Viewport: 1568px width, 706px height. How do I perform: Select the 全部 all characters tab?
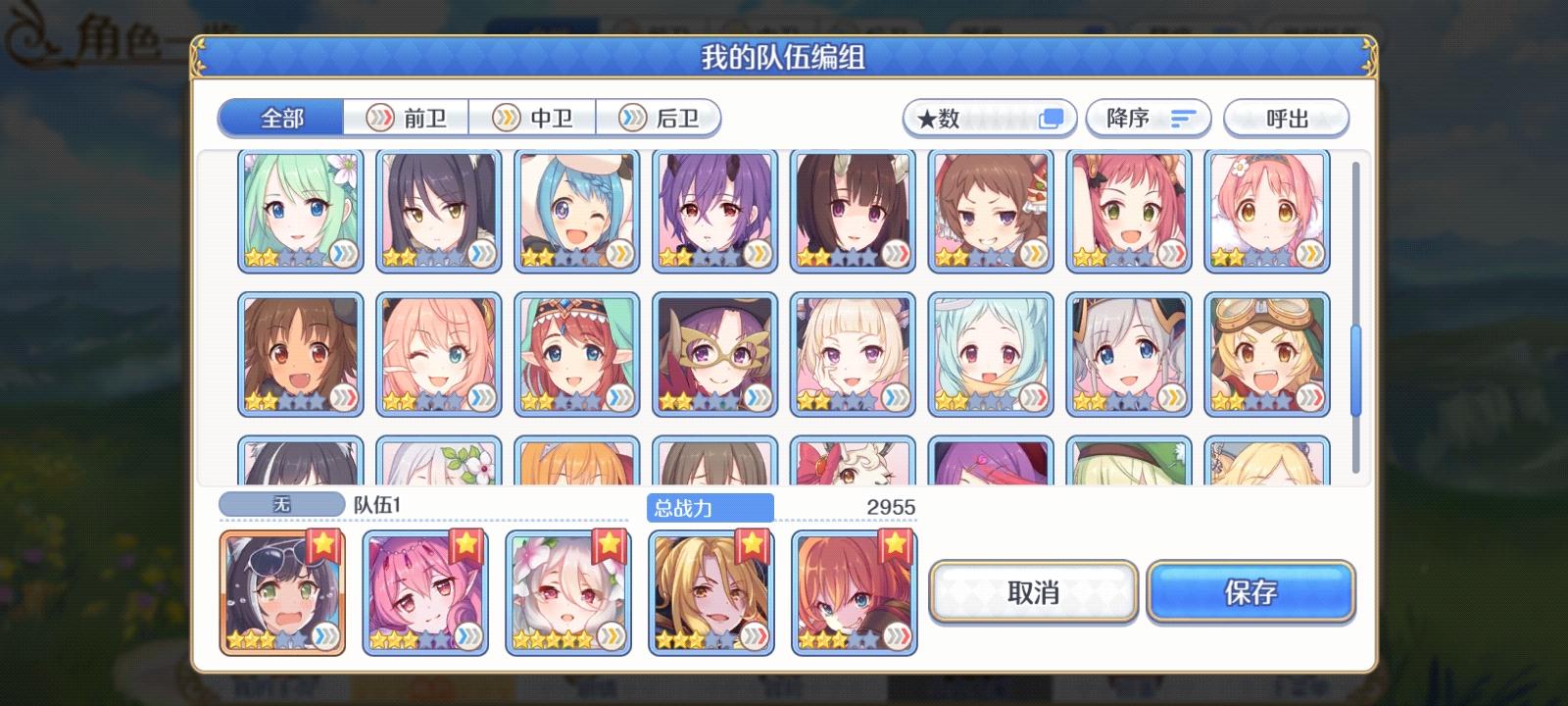[x=280, y=117]
